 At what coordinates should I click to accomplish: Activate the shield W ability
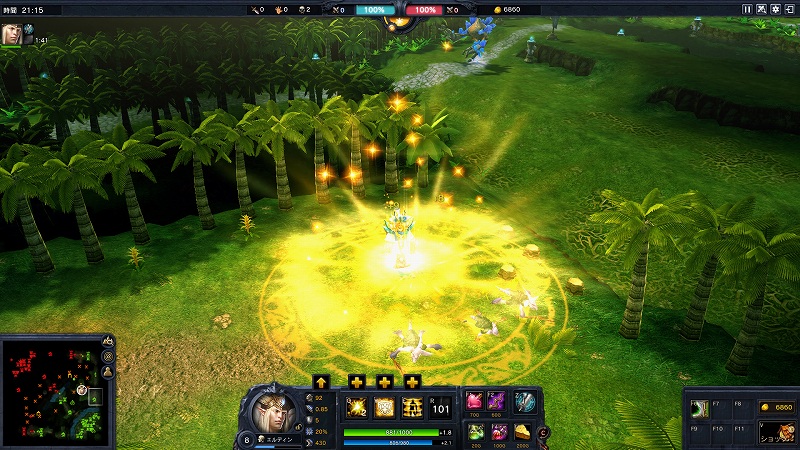tap(384, 406)
